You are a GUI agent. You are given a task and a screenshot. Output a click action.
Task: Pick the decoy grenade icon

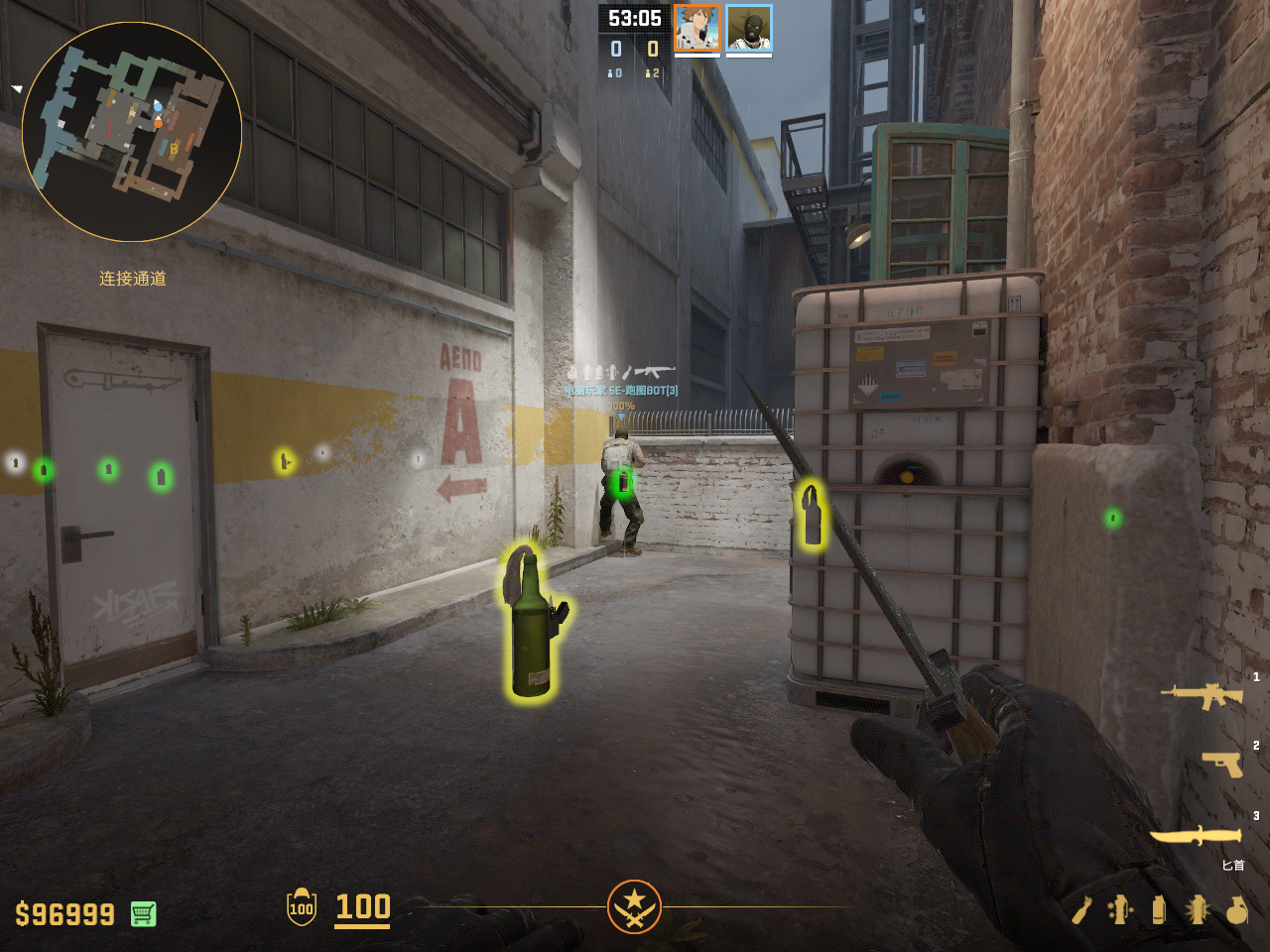[x=1120, y=909]
